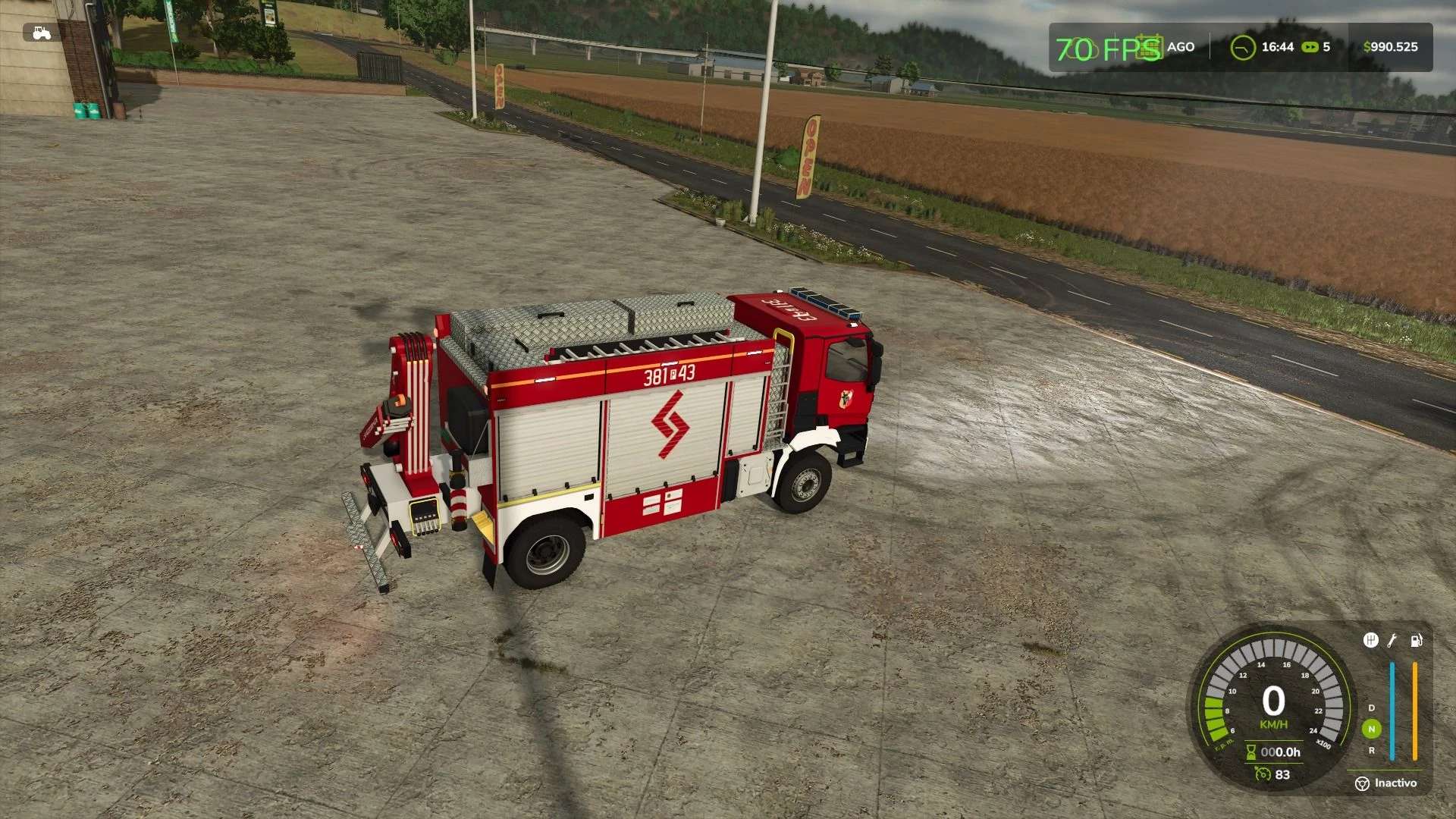The height and width of the screenshot is (819, 1456).
Task: Click the cruise control speed icon
Action: [x=1263, y=774]
